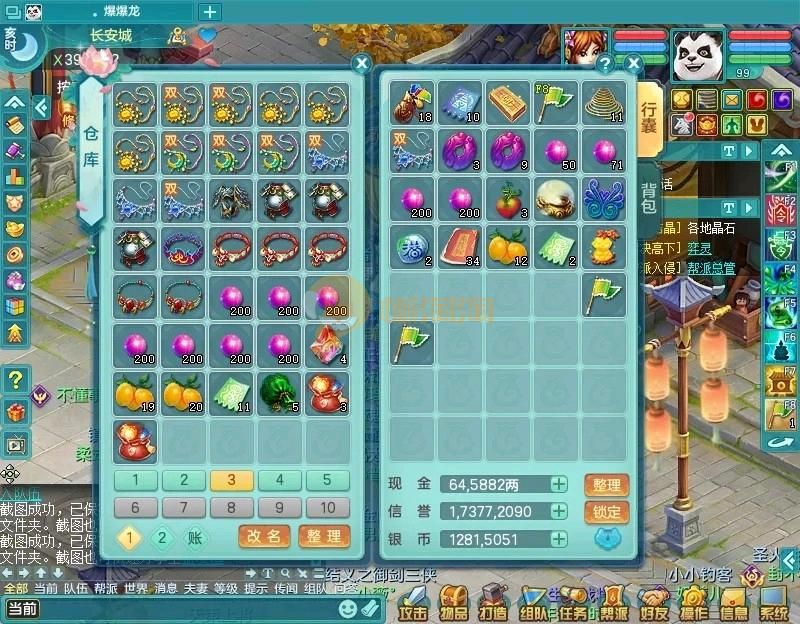Screen dimensions: 800x624
Task: Switch to warehouse page 4
Action: coord(280,480)
